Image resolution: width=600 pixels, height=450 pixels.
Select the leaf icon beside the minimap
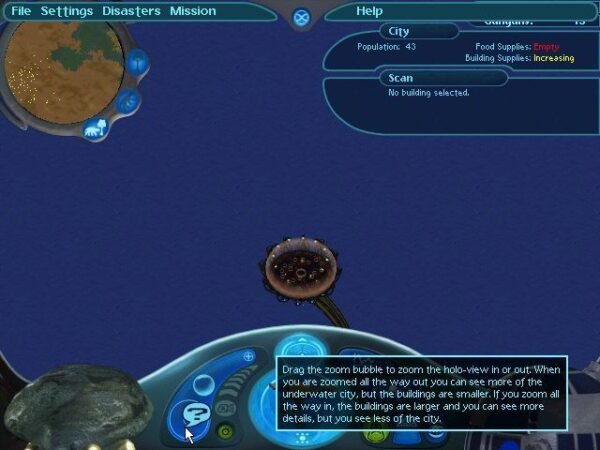(x=127, y=101)
